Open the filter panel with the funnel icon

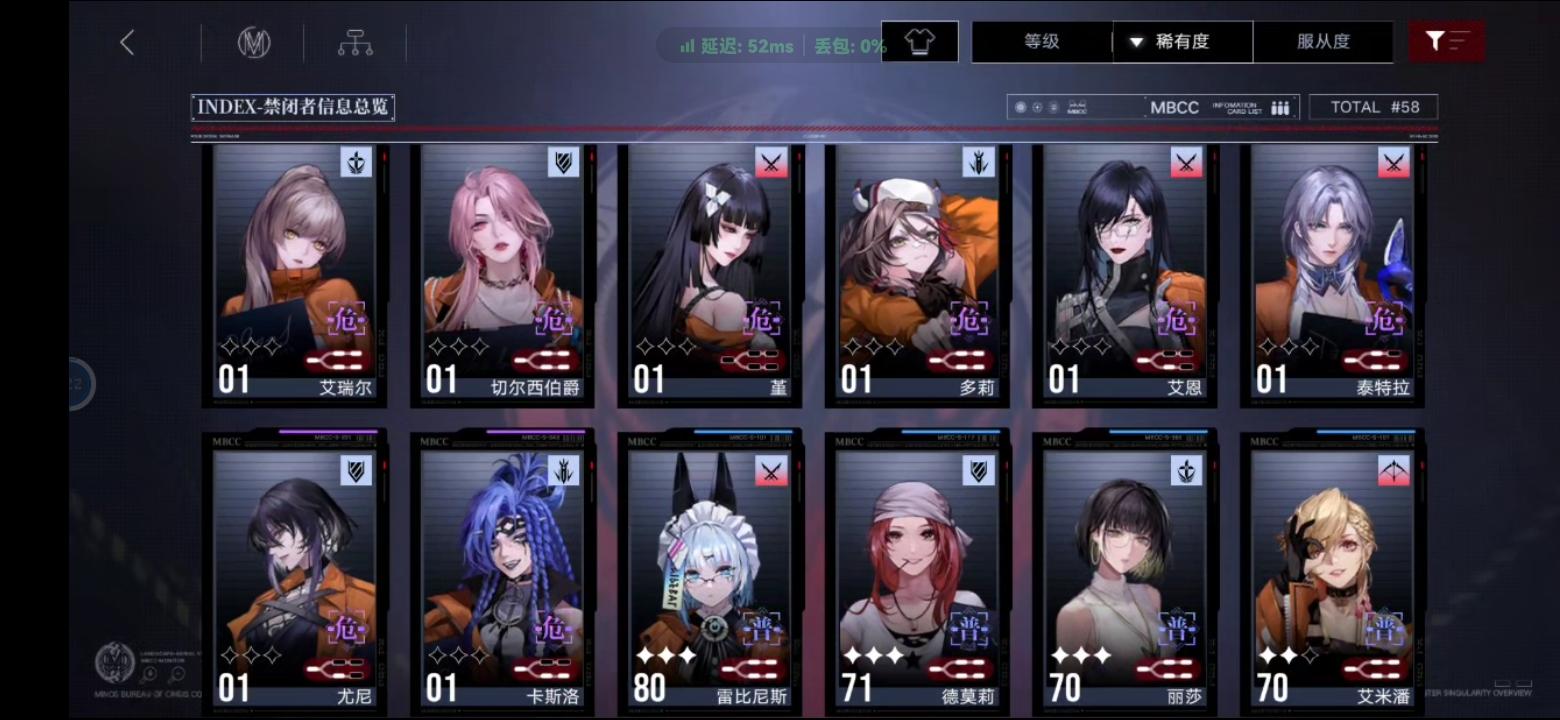1446,41
